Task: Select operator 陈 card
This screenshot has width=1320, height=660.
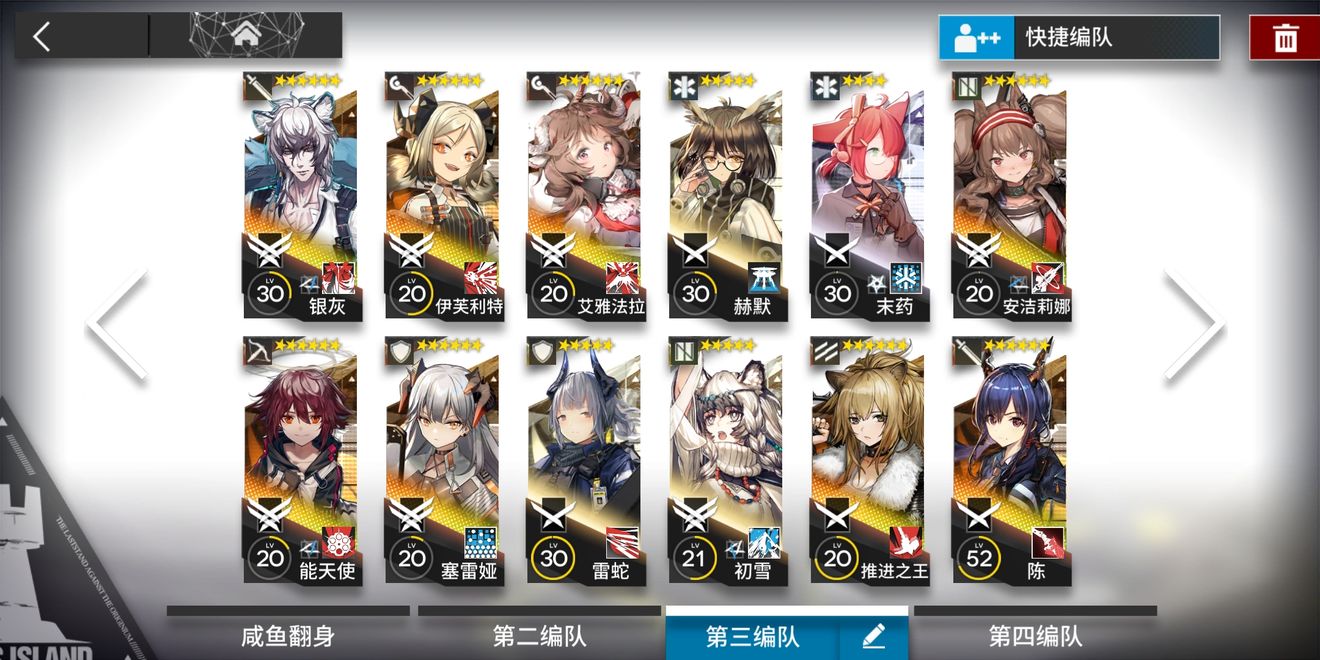Action: (x=1011, y=460)
